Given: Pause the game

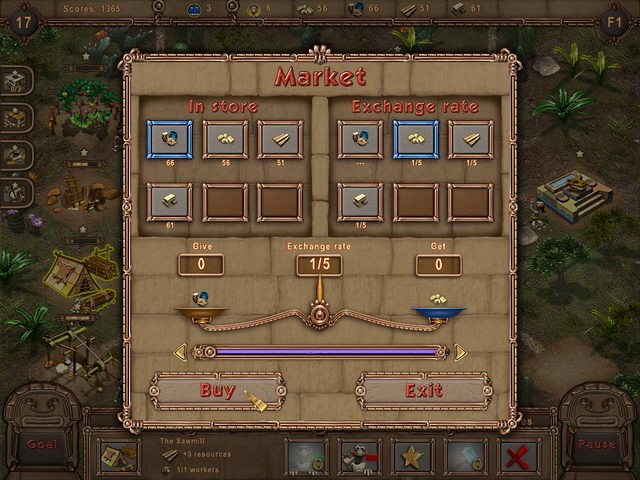Looking at the screenshot, I should click(x=597, y=443).
